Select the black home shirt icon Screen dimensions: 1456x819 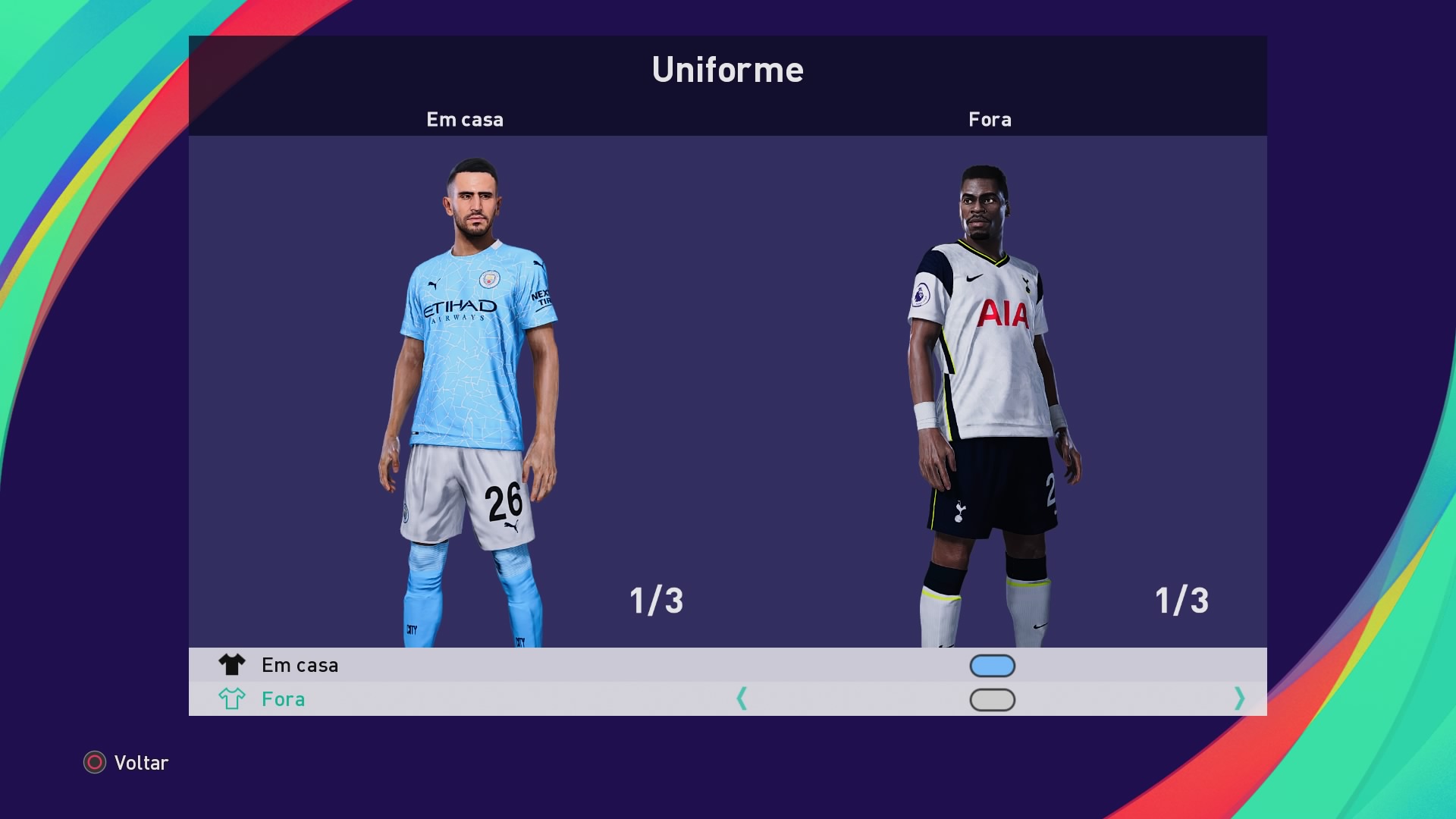click(x=234, y=665)
